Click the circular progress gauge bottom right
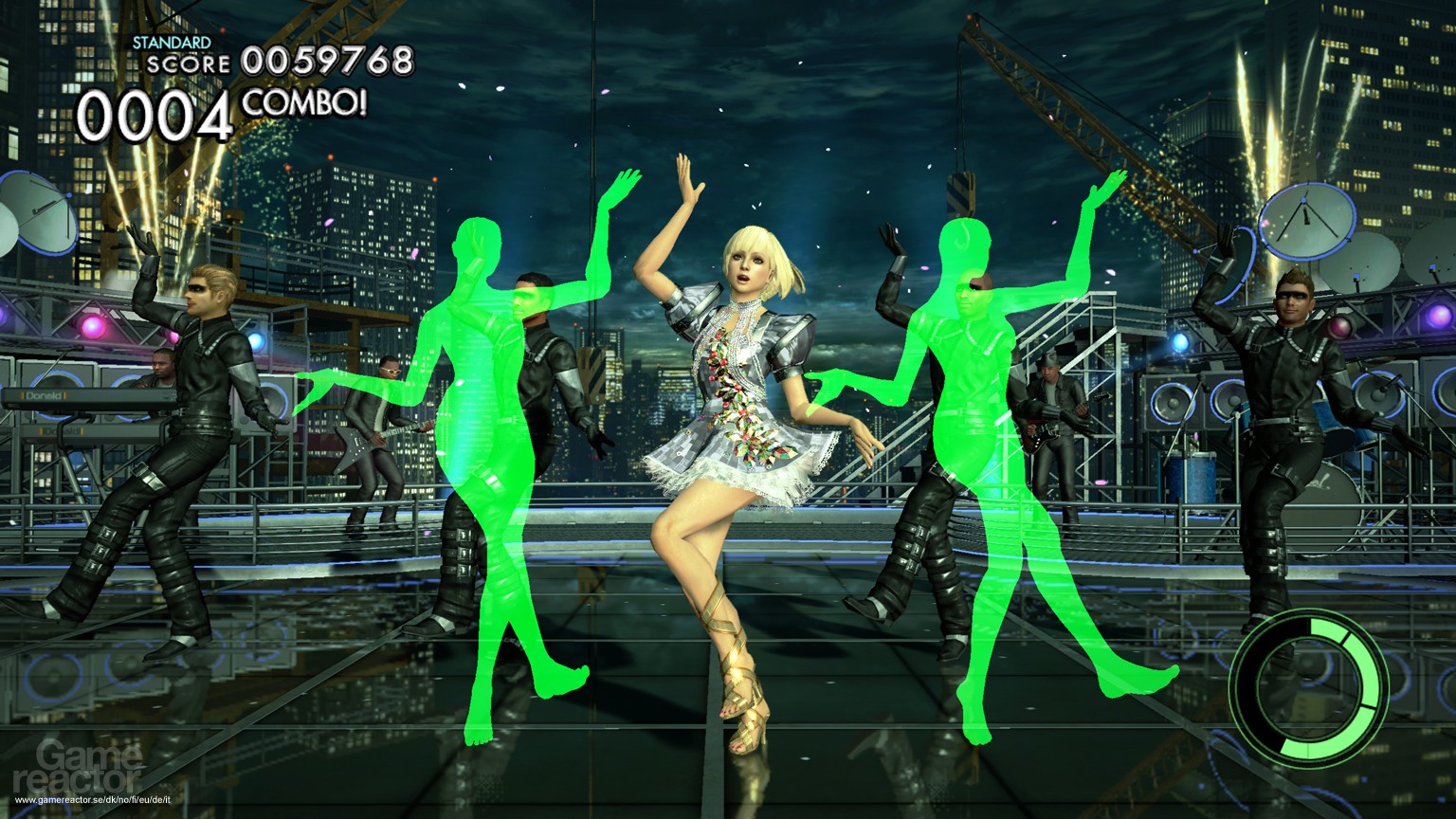 1308,684
